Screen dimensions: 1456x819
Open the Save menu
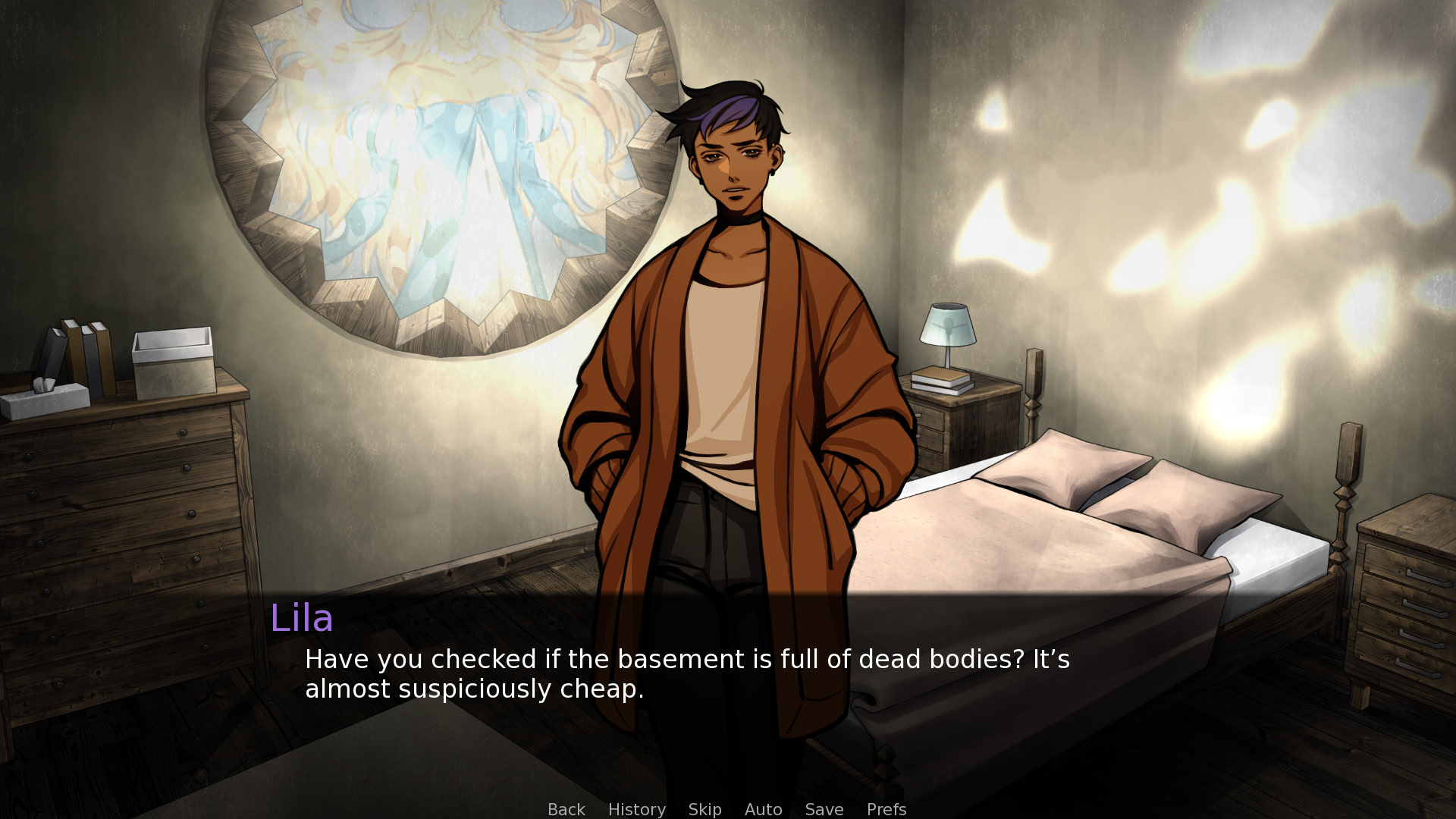[x=824, y=809]
